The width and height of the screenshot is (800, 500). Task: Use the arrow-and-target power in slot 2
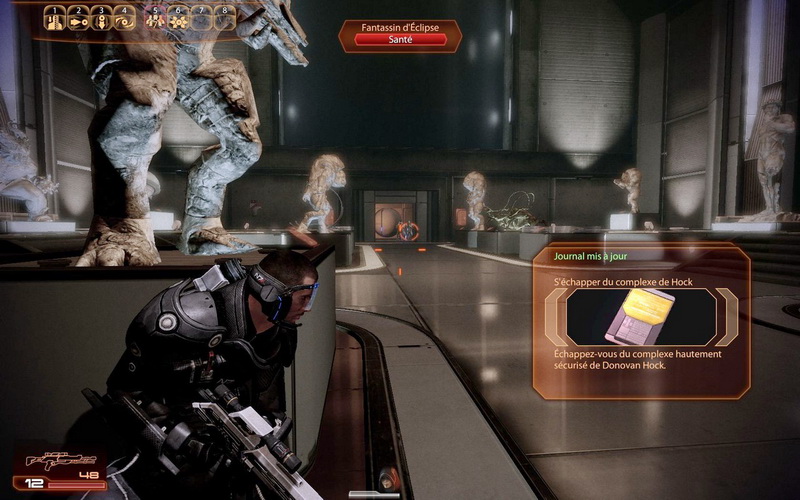coord(78,18)
